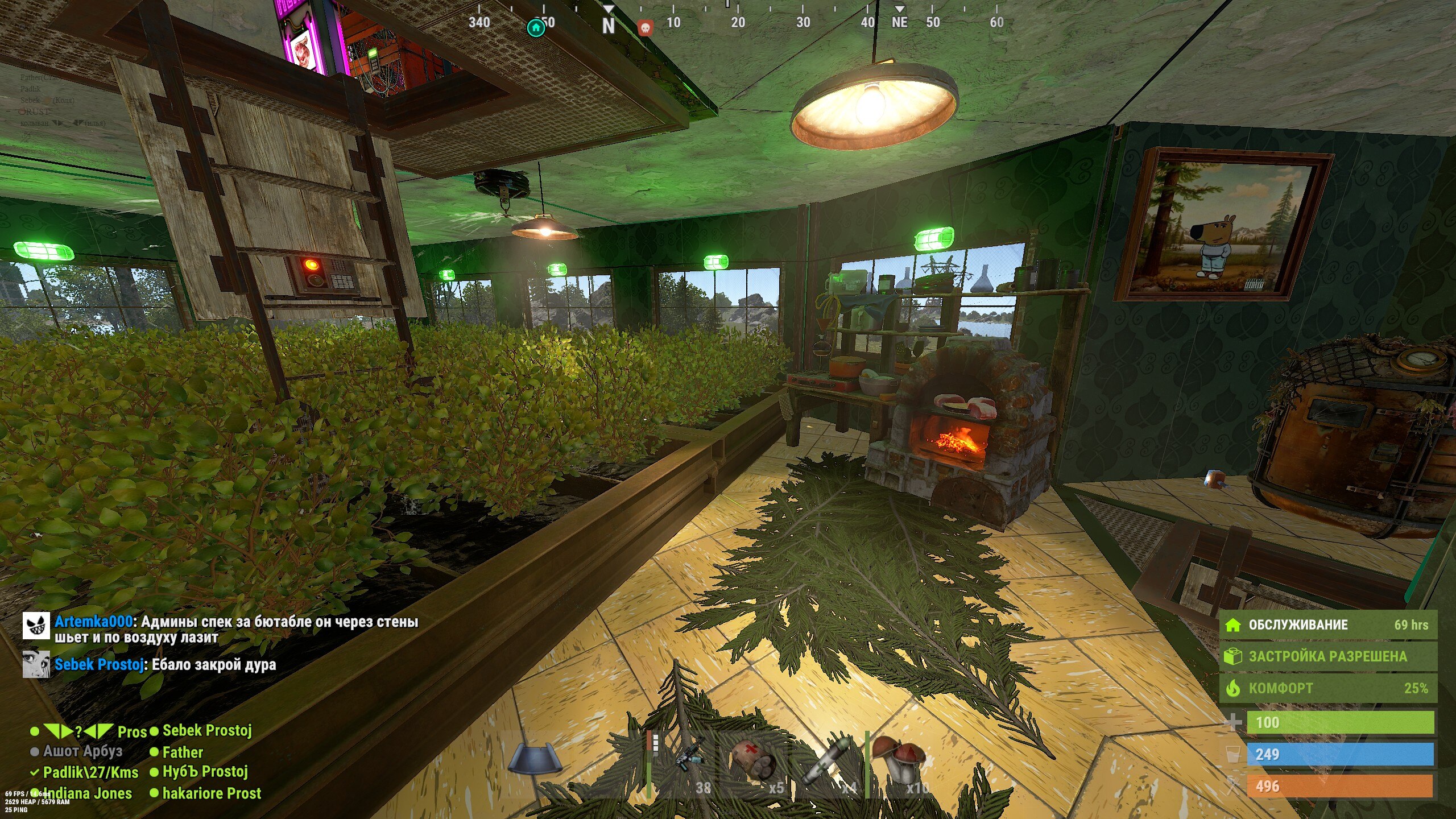The height and width of the screenshot is (819, 1456).
Task: Click Sebek Prostoj's chat avatar
Action: point(36,664)
